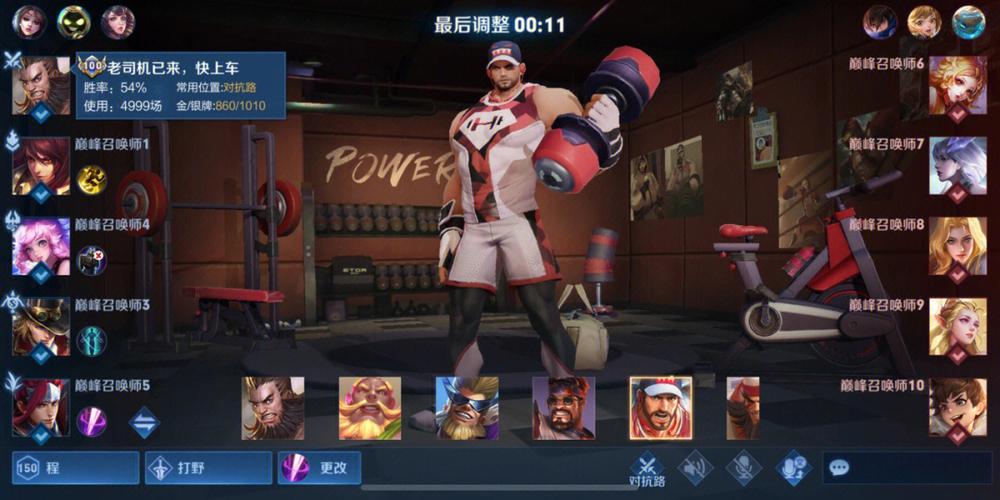
Task: Inspect enemy 巅峰召唤师6's hero portrait
Action: [x=957, y=86]
